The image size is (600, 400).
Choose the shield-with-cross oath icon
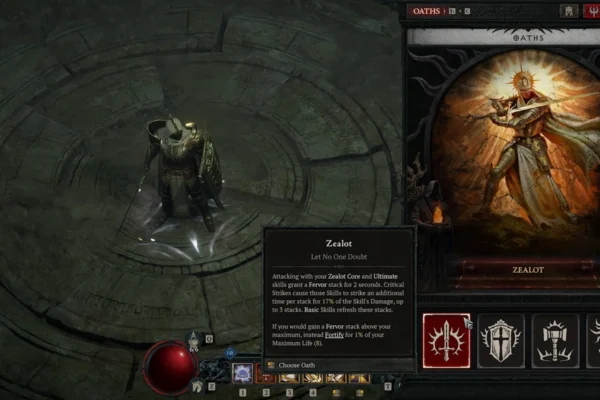pos(500,339)
